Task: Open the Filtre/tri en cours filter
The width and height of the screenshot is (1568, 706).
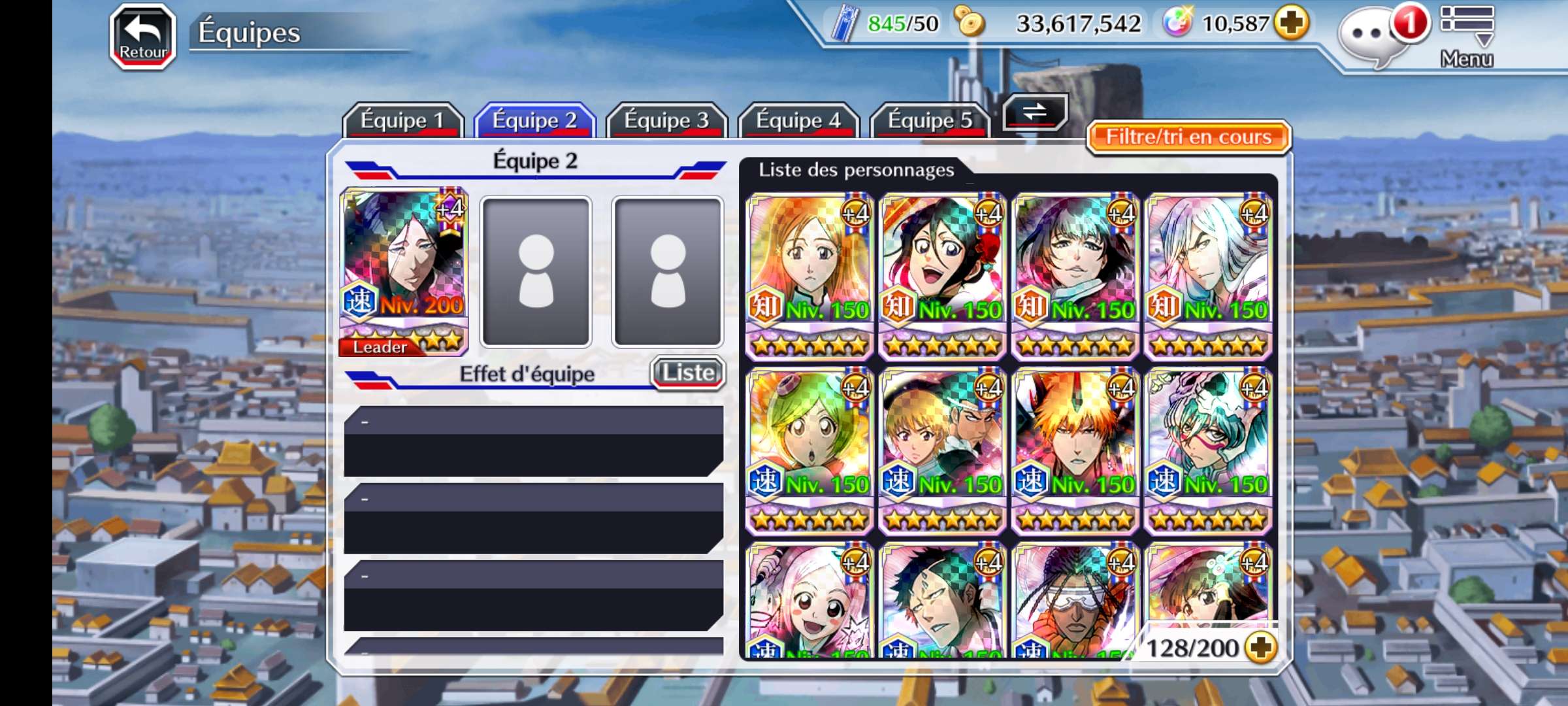Action: 1188,137
